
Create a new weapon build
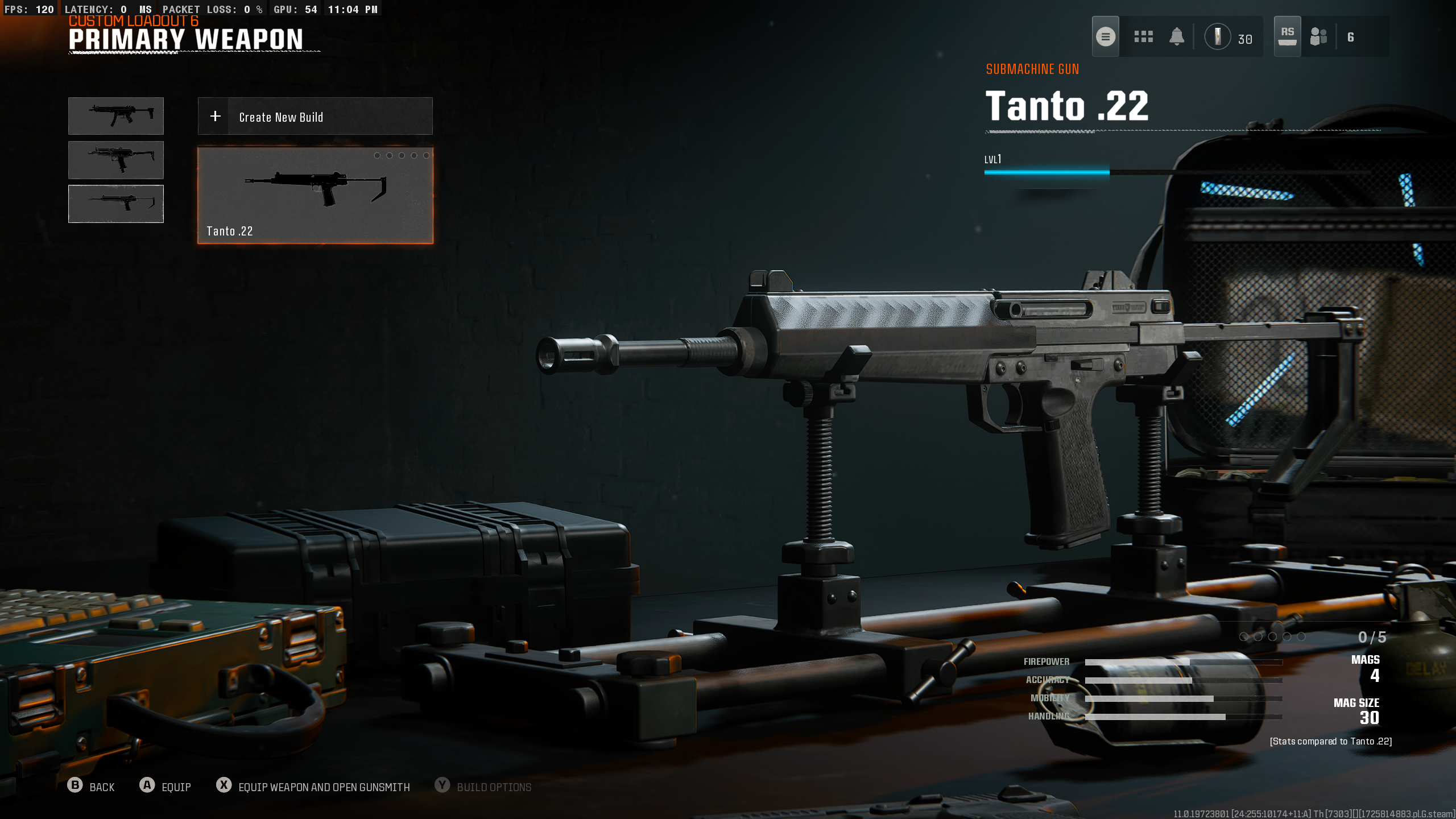tap(315, 117)
